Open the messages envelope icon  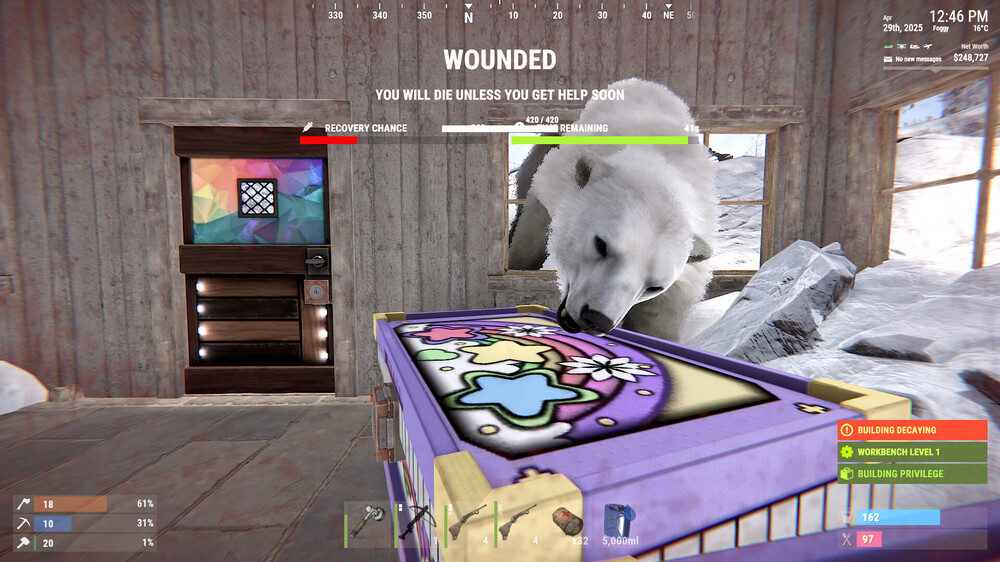pyautogui.click(x=887, y=59)
